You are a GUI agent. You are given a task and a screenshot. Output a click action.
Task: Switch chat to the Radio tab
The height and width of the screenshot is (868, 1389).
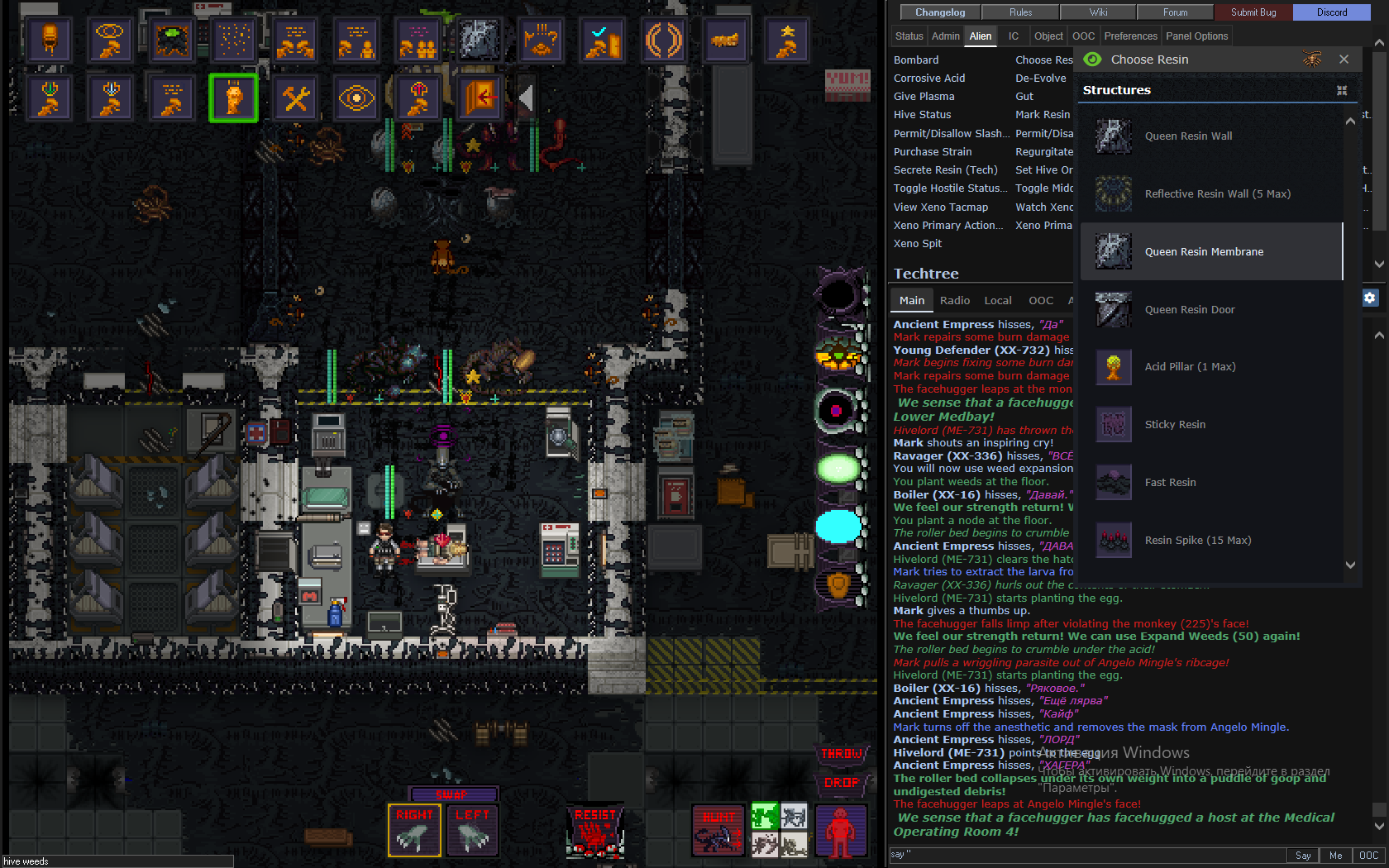point(954,301)
